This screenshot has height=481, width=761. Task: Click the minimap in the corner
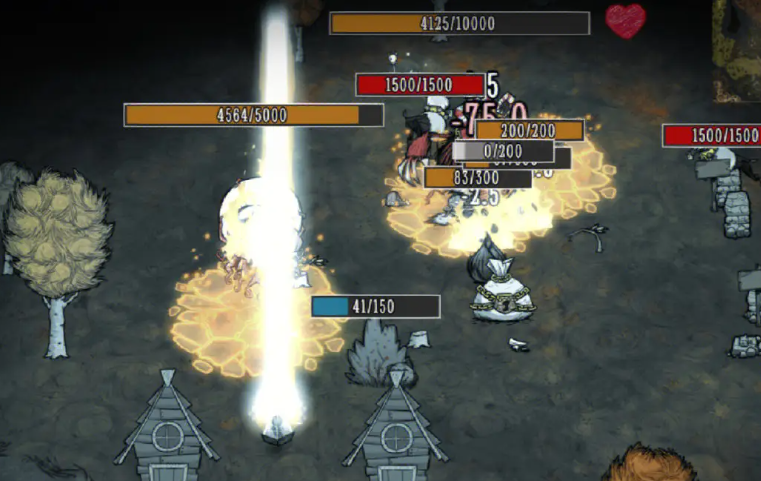[737, 48]
